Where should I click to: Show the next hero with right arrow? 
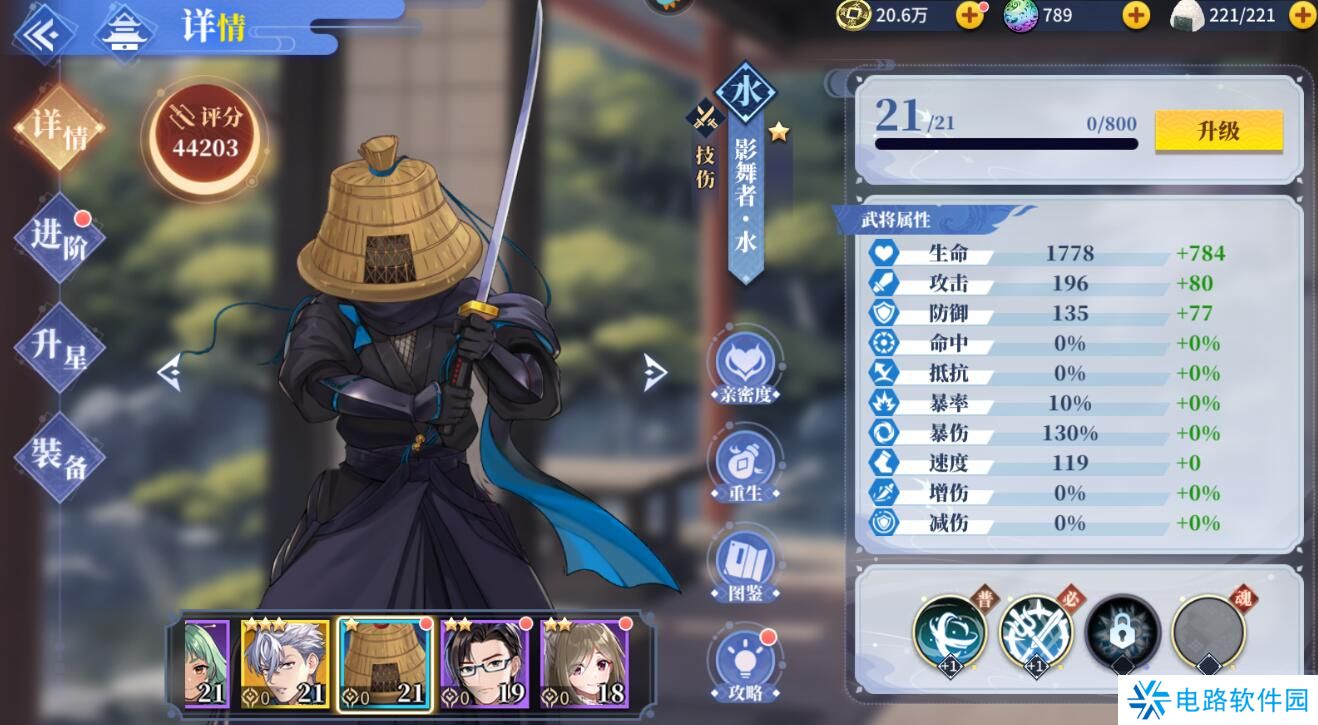pos(655,372)
